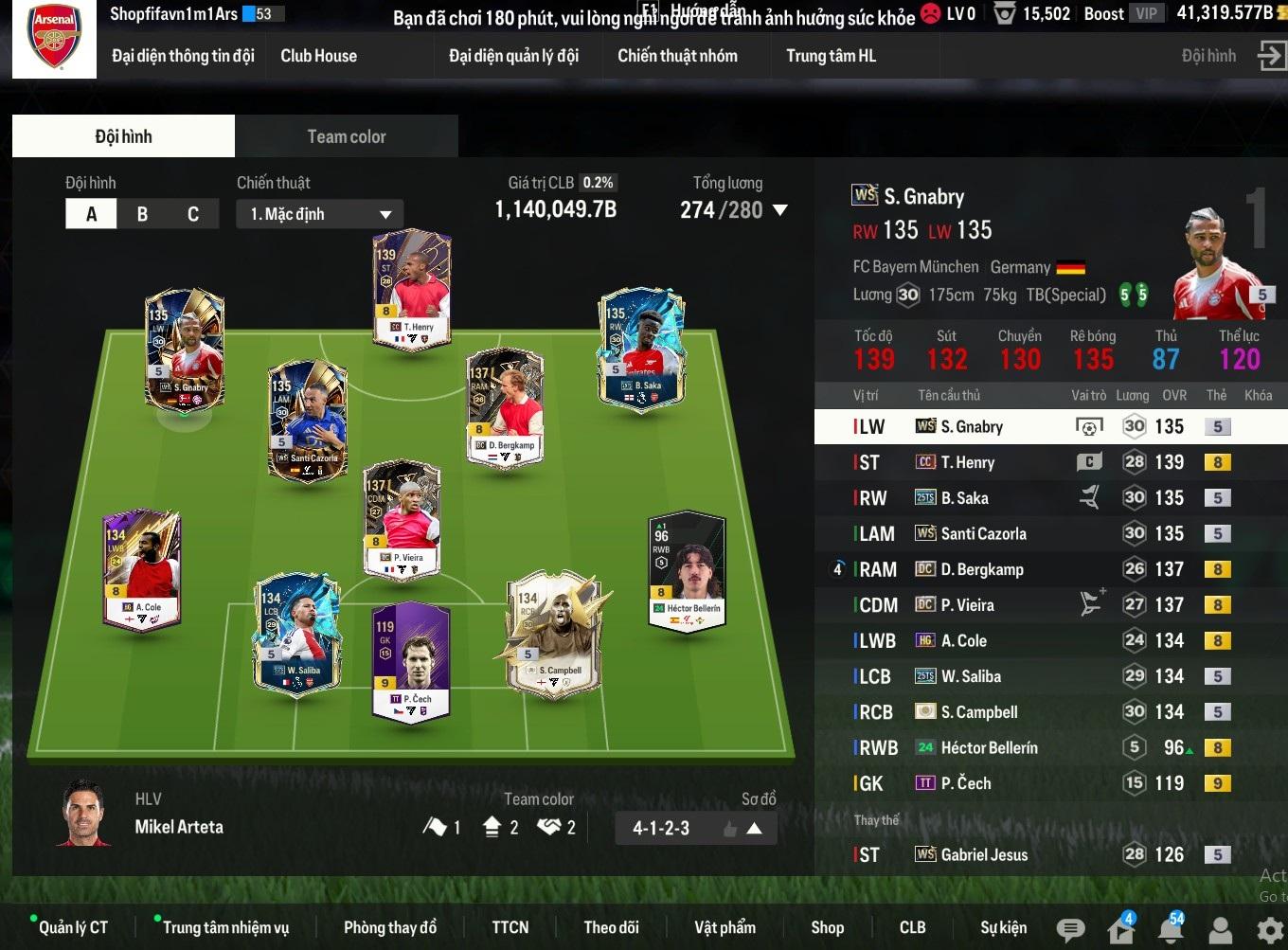Open the Club House menu

(318, 56)
